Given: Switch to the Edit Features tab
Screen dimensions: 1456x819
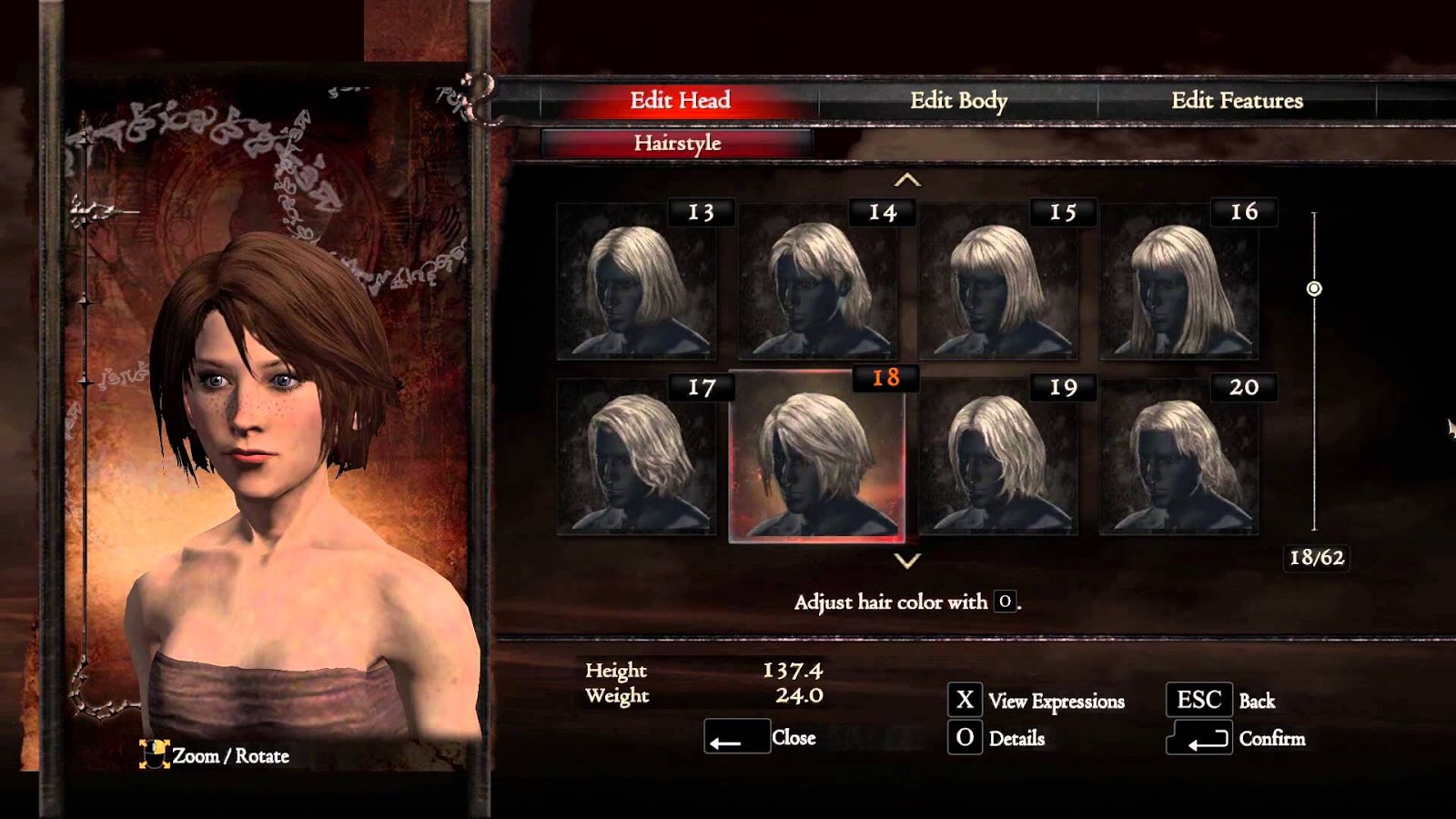Looking at the screenshot, I should click(1238, 100).
